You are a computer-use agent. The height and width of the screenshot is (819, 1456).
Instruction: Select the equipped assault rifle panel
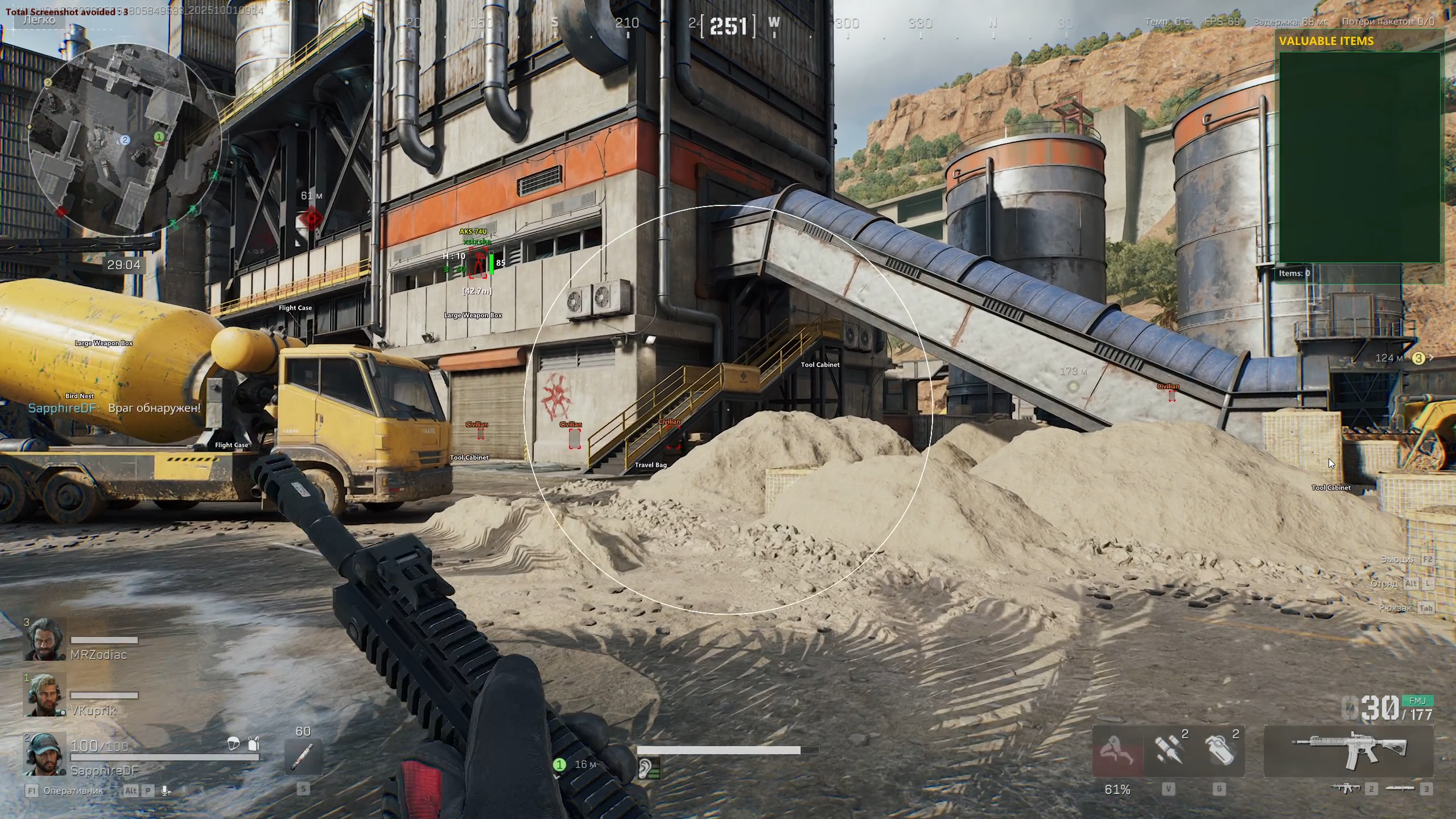[1348, 751]
